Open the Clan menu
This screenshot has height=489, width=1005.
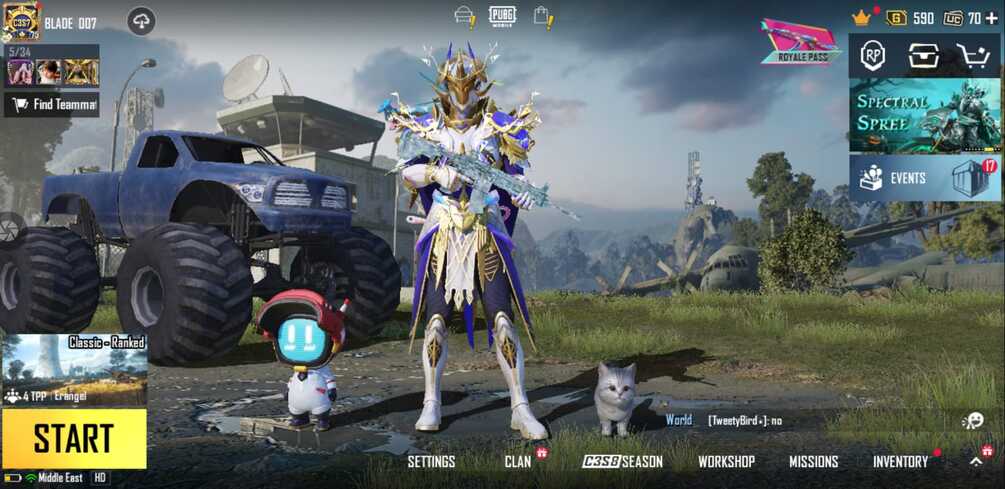pos(518,461)
